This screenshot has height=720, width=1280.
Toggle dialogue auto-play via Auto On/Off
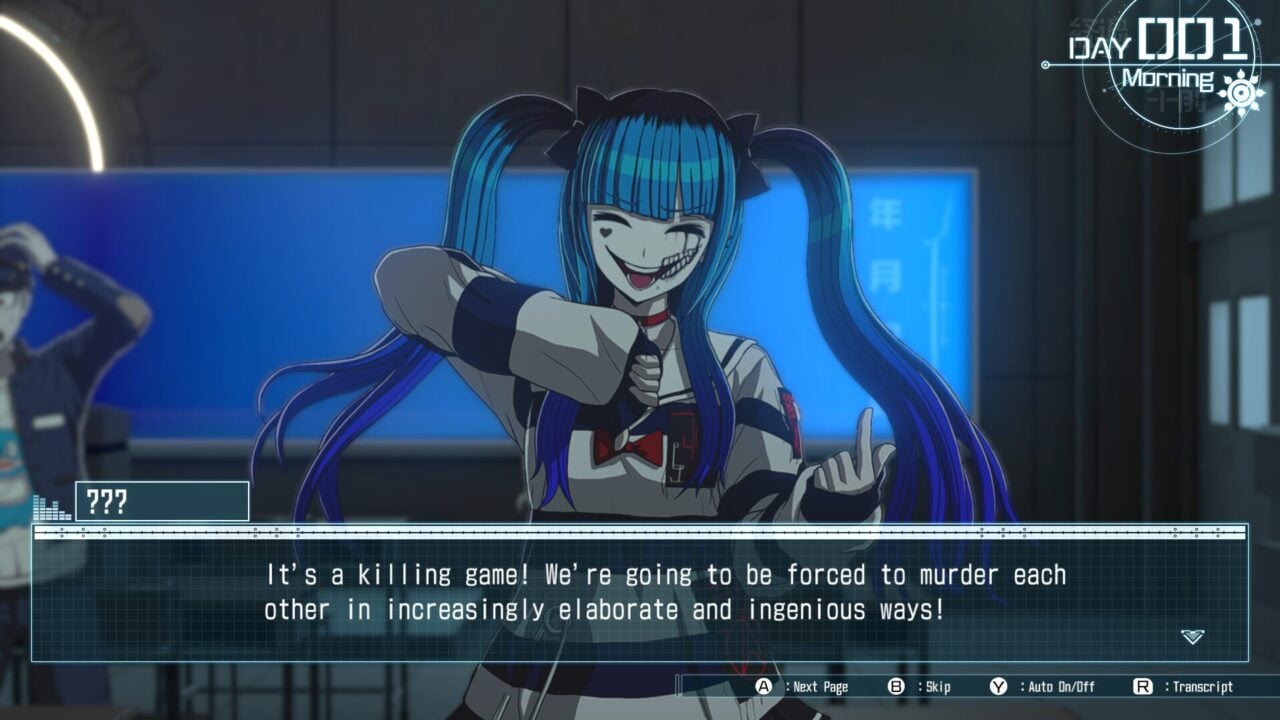[1060, 687]
